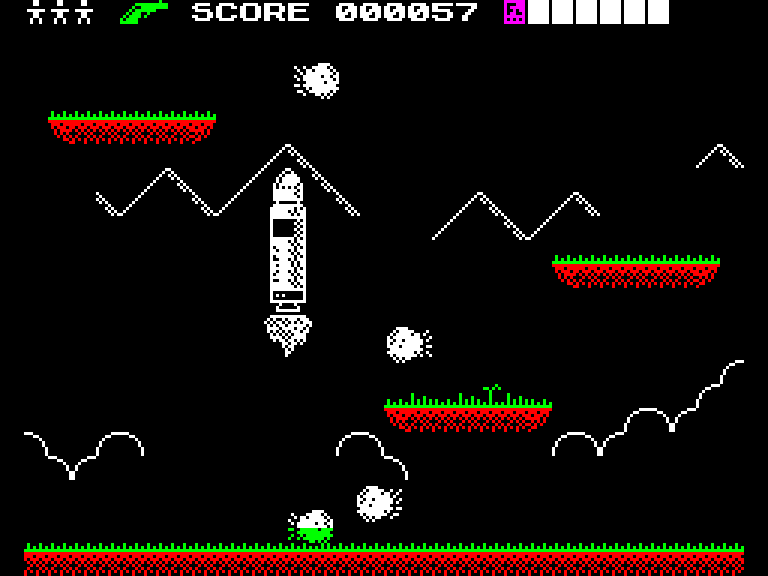Click the green laser gun weapon icon

point(143,12)
